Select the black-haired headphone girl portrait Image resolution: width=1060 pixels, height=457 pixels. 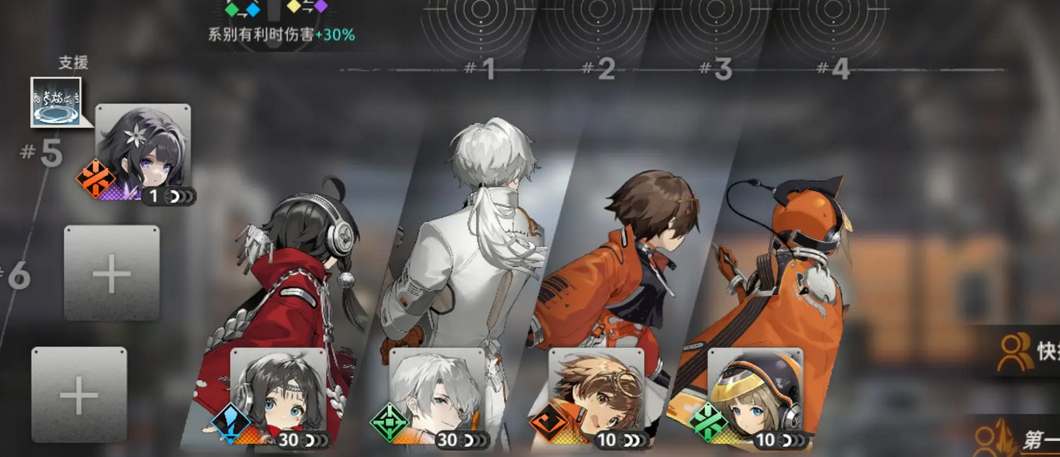coord(278,390)
